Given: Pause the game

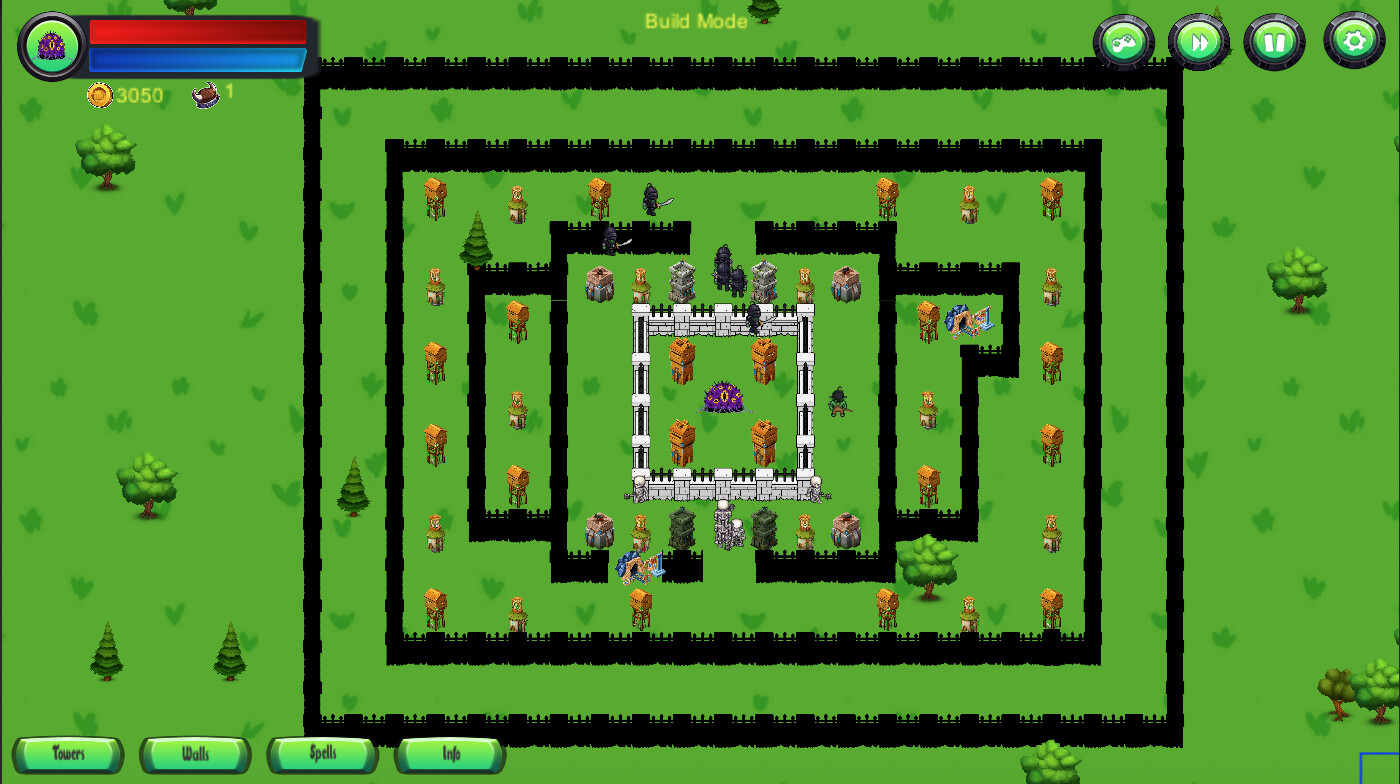Looking at the screenshot, I should click(1276, 42).
